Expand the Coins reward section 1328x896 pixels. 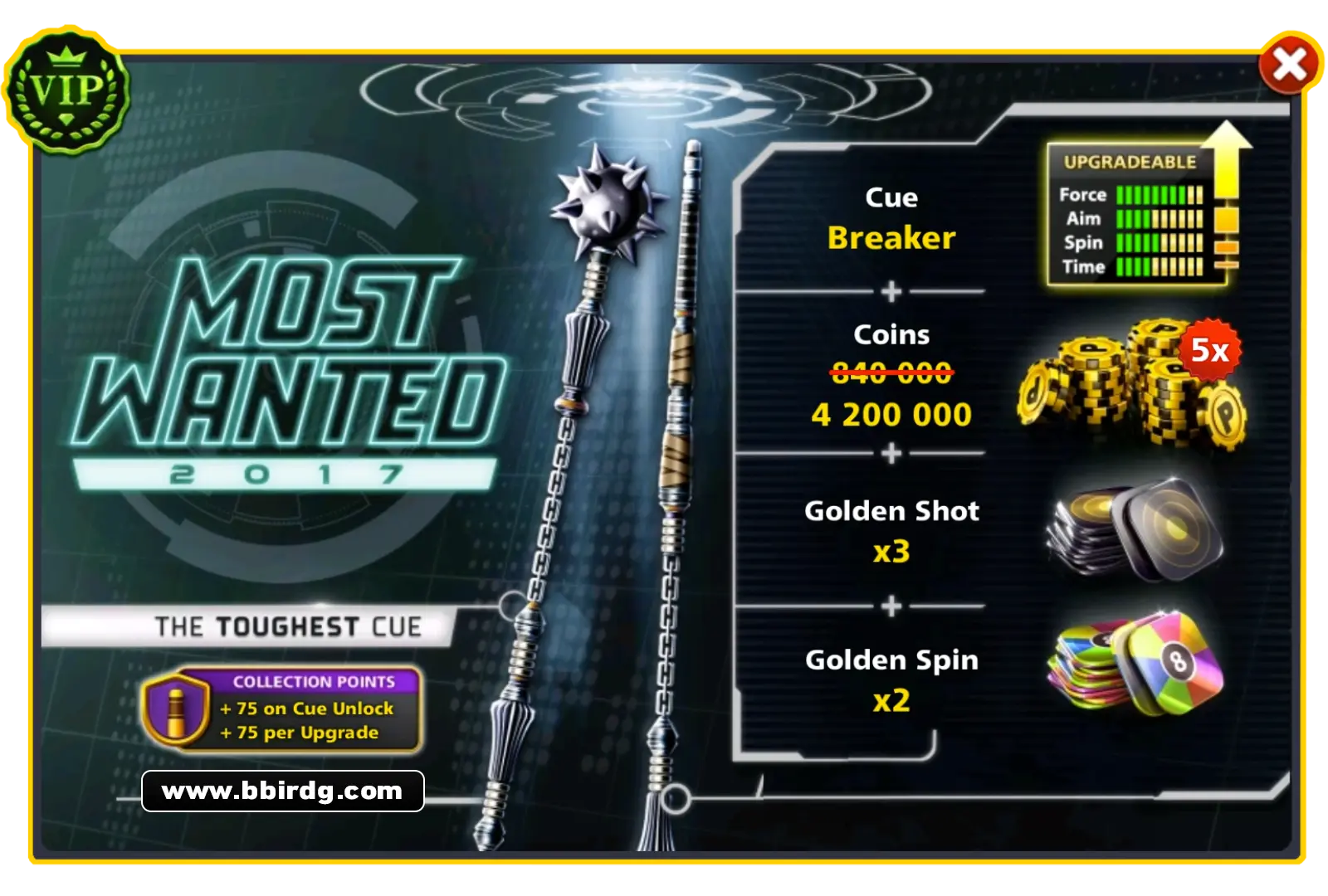point(890,373)
